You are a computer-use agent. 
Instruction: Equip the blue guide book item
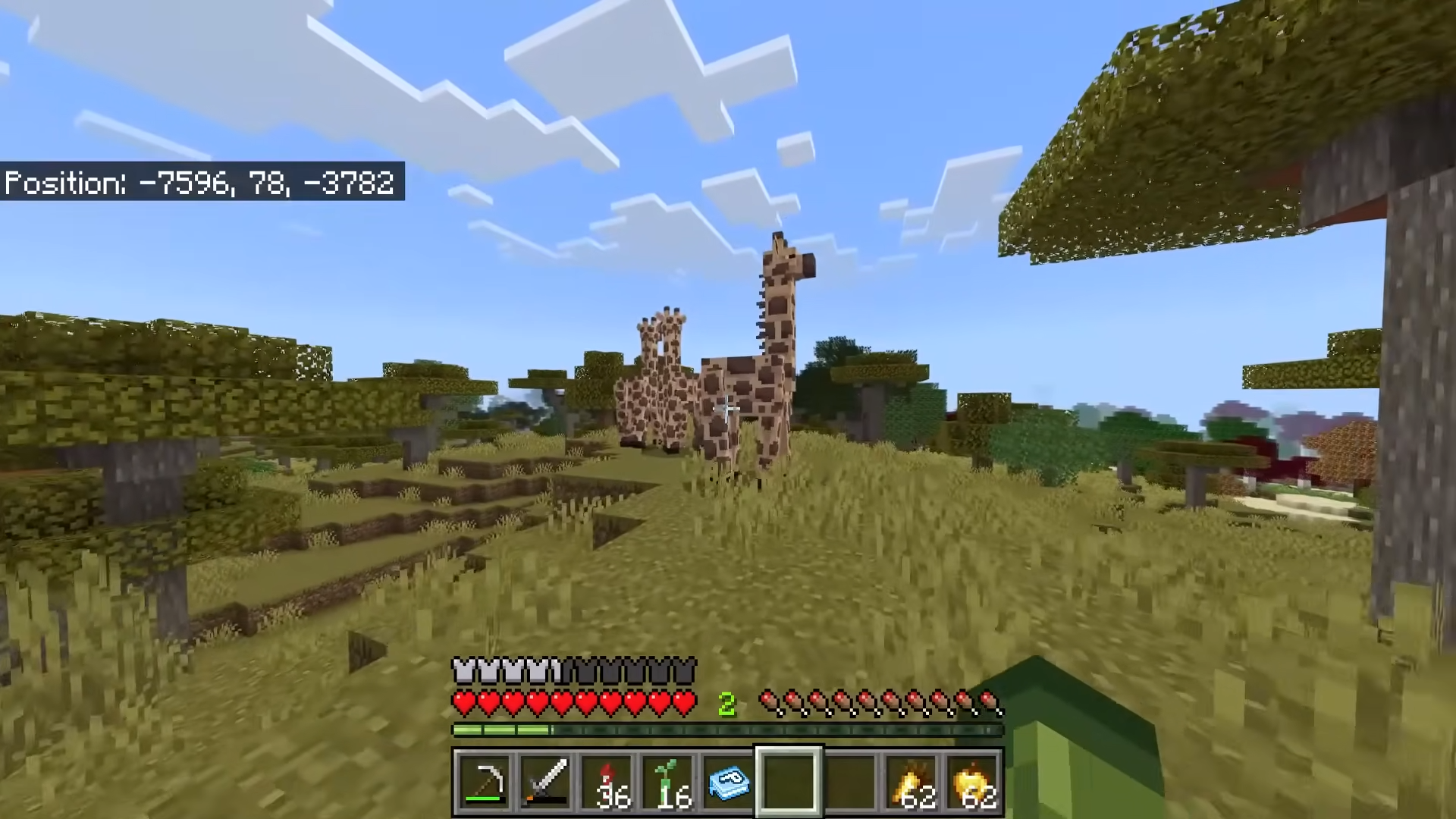tap(728, 781)
